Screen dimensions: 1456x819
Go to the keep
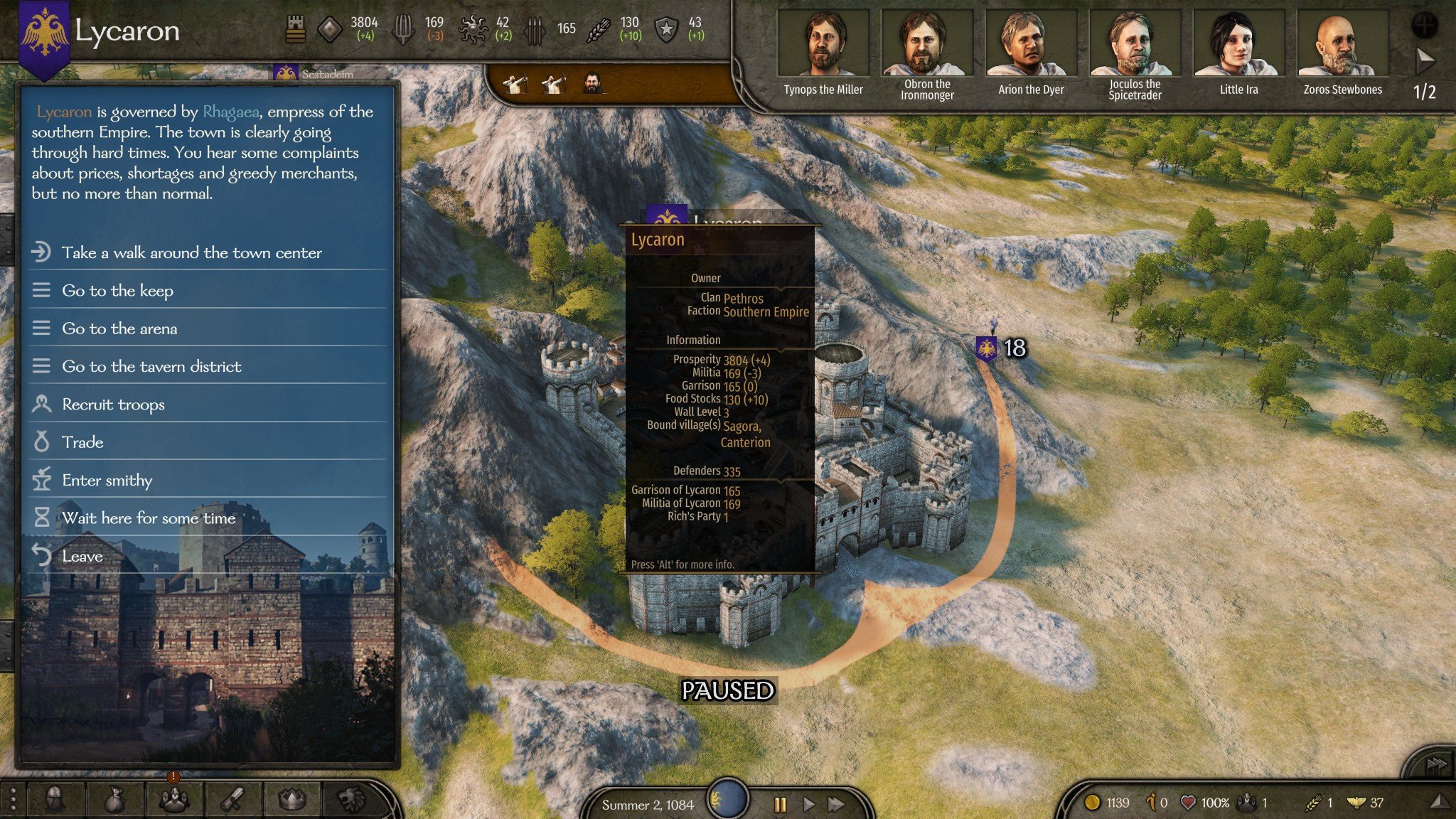pos(117,290)
